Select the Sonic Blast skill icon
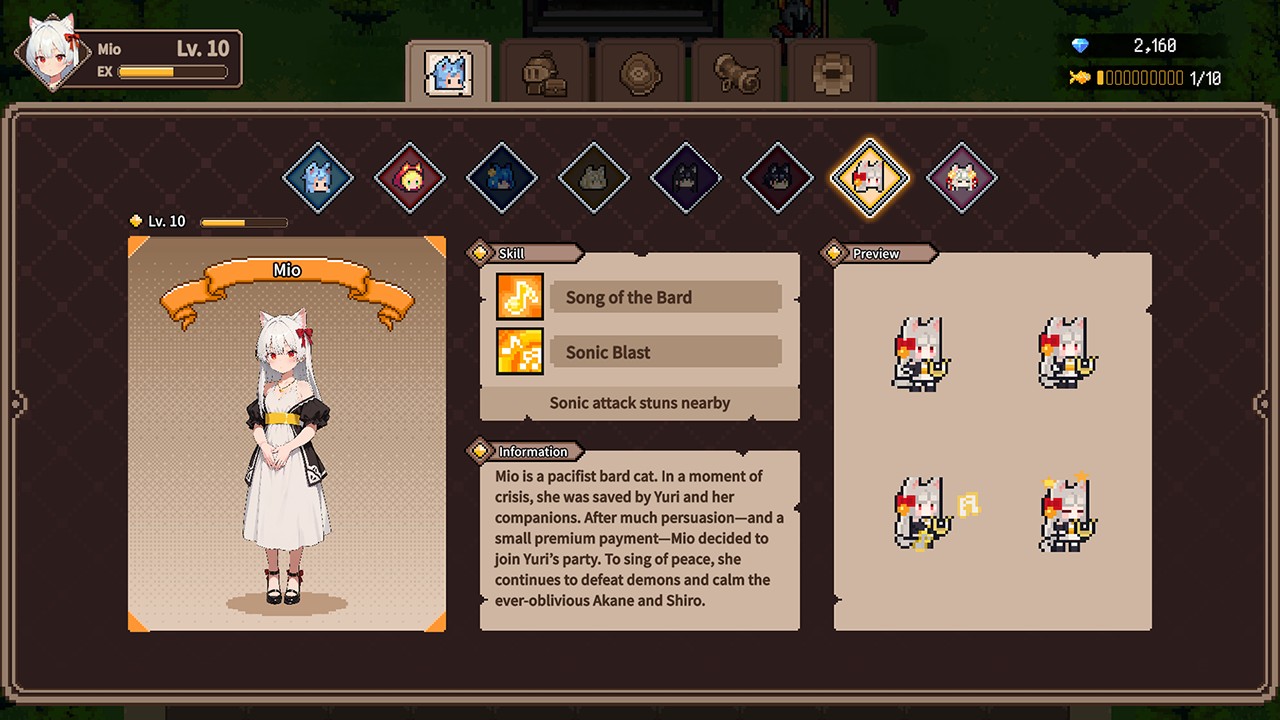This screenshot has height=720, width=1280. (x=519, y=351)
